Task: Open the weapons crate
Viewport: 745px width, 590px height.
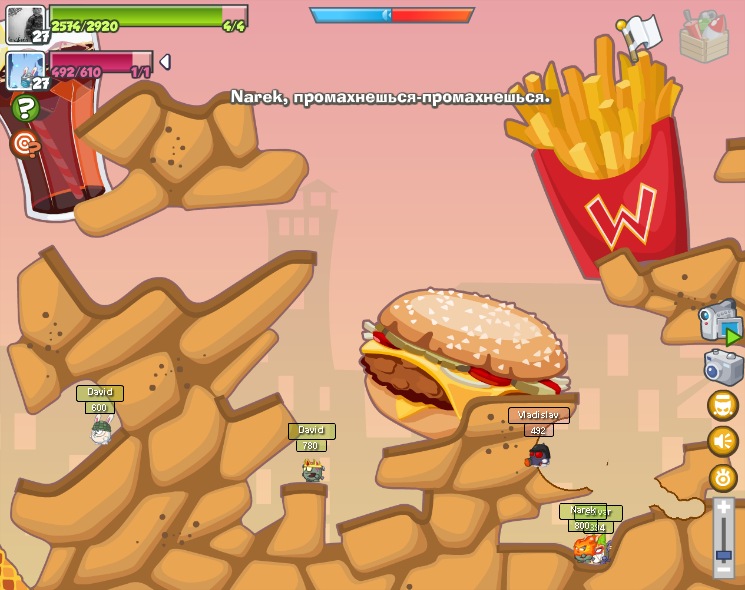Action: point(704,36)
